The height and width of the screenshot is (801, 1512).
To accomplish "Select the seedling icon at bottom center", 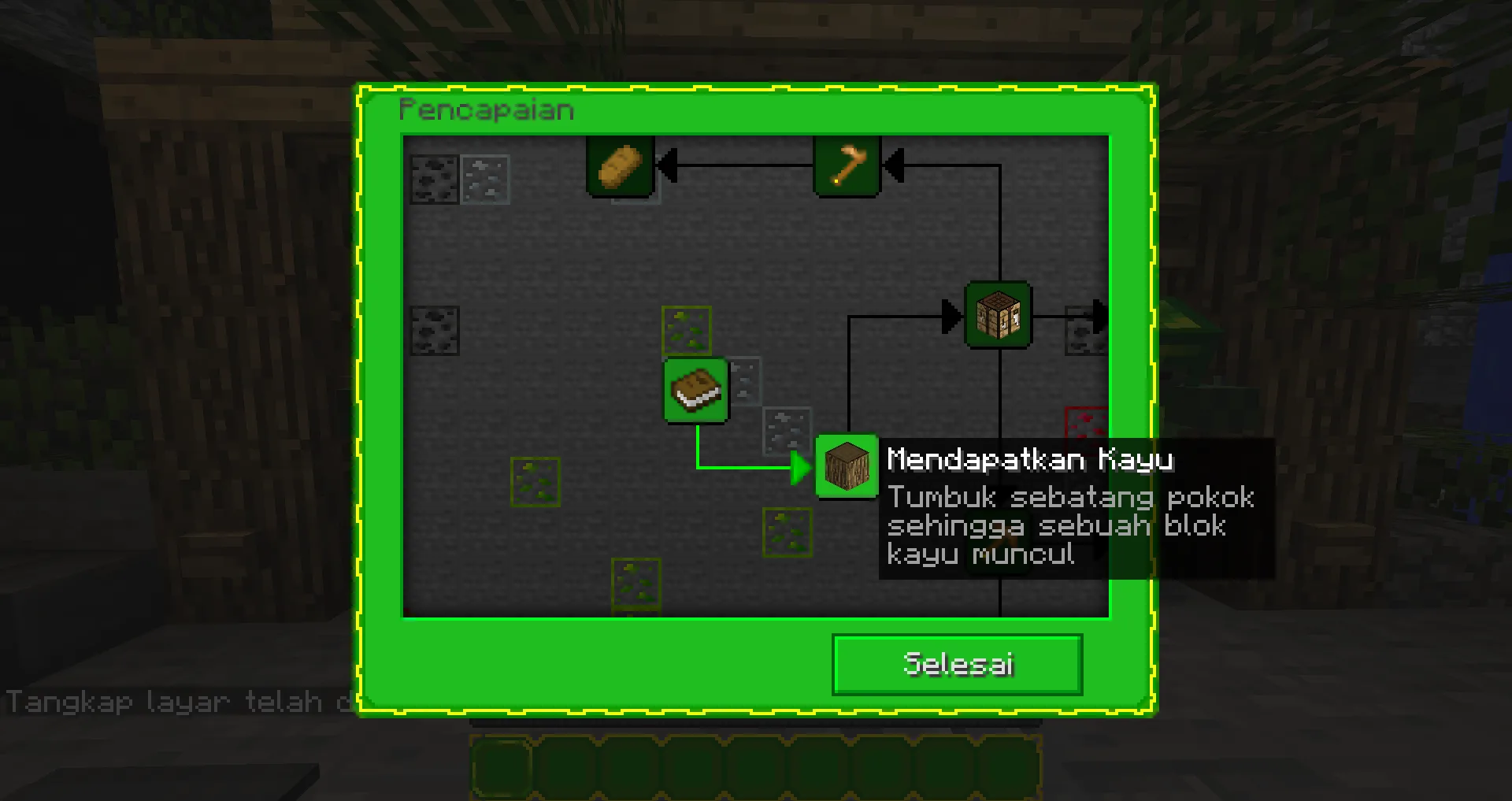I will 635,584.
